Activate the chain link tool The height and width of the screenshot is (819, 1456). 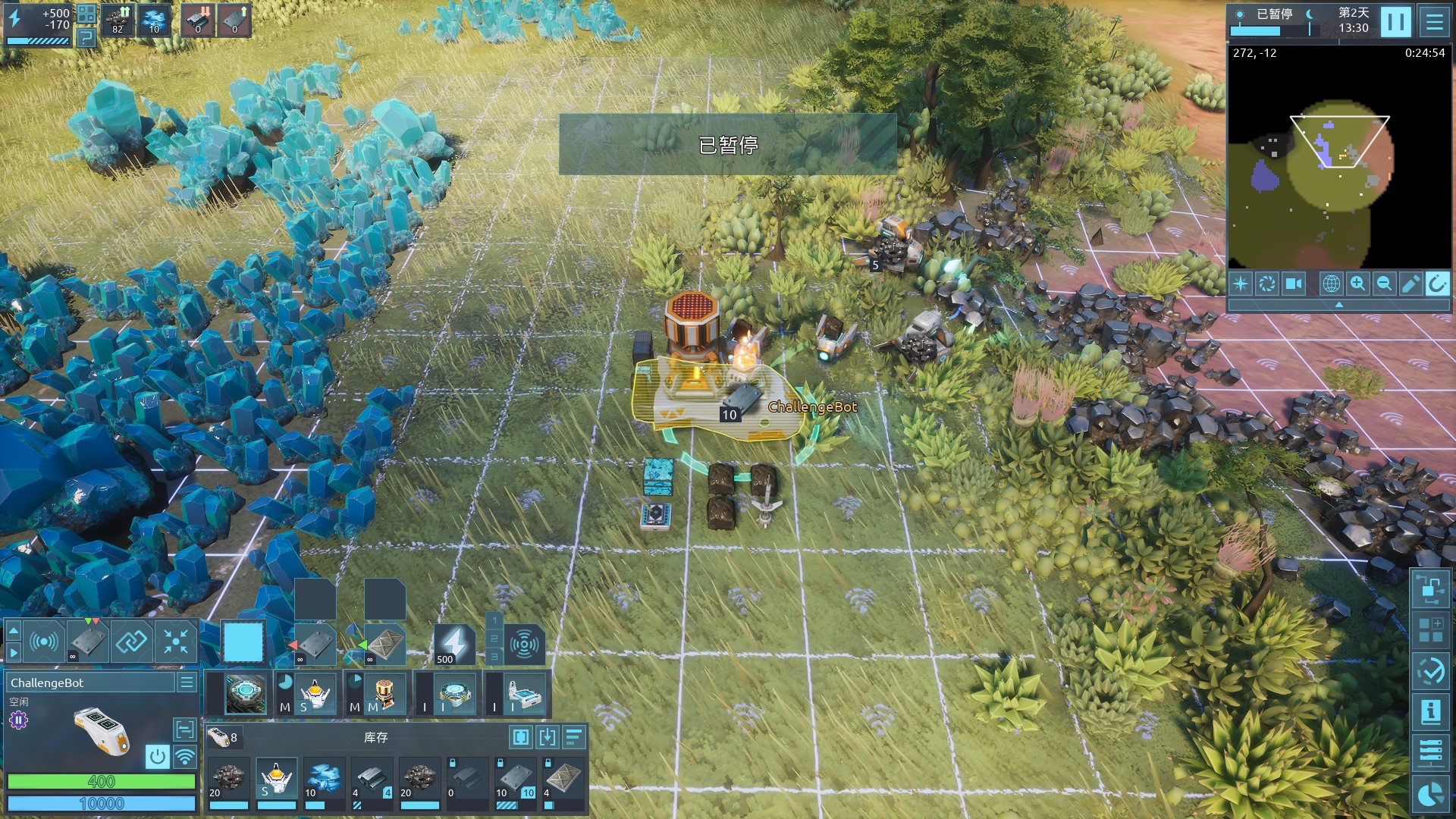(131, 642)
